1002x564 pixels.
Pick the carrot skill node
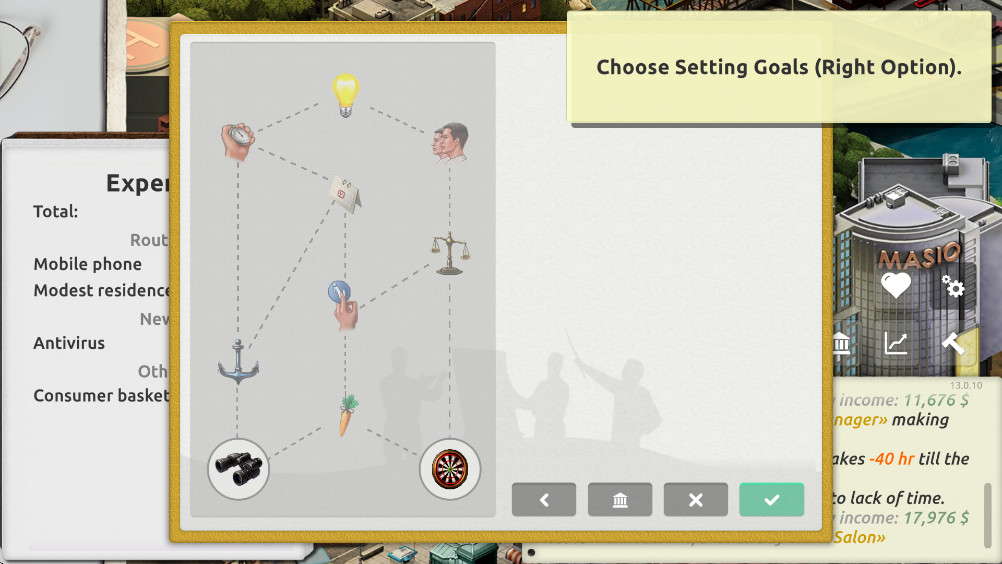pyautogui.click(x=346, y=415)
